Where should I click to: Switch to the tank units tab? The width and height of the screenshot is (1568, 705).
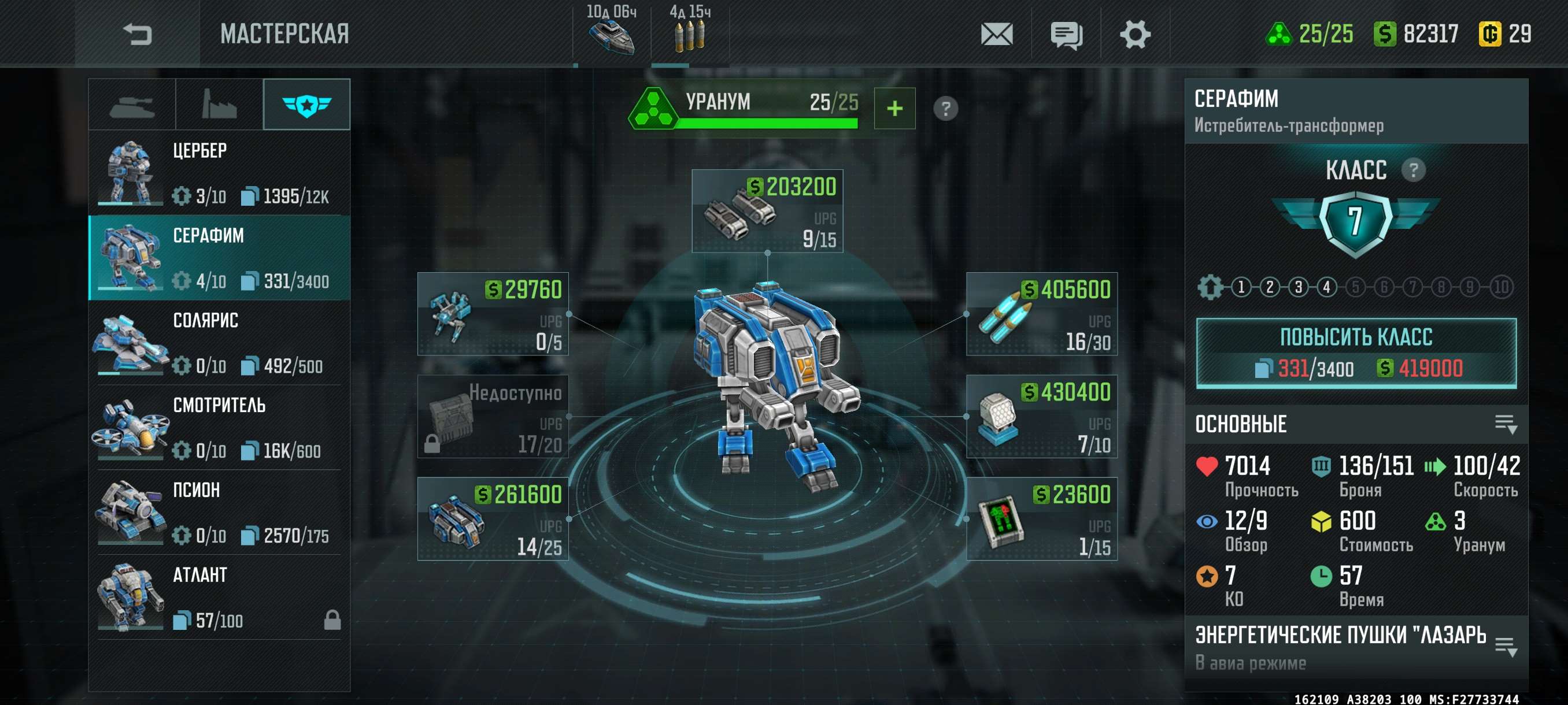(132, 105)
